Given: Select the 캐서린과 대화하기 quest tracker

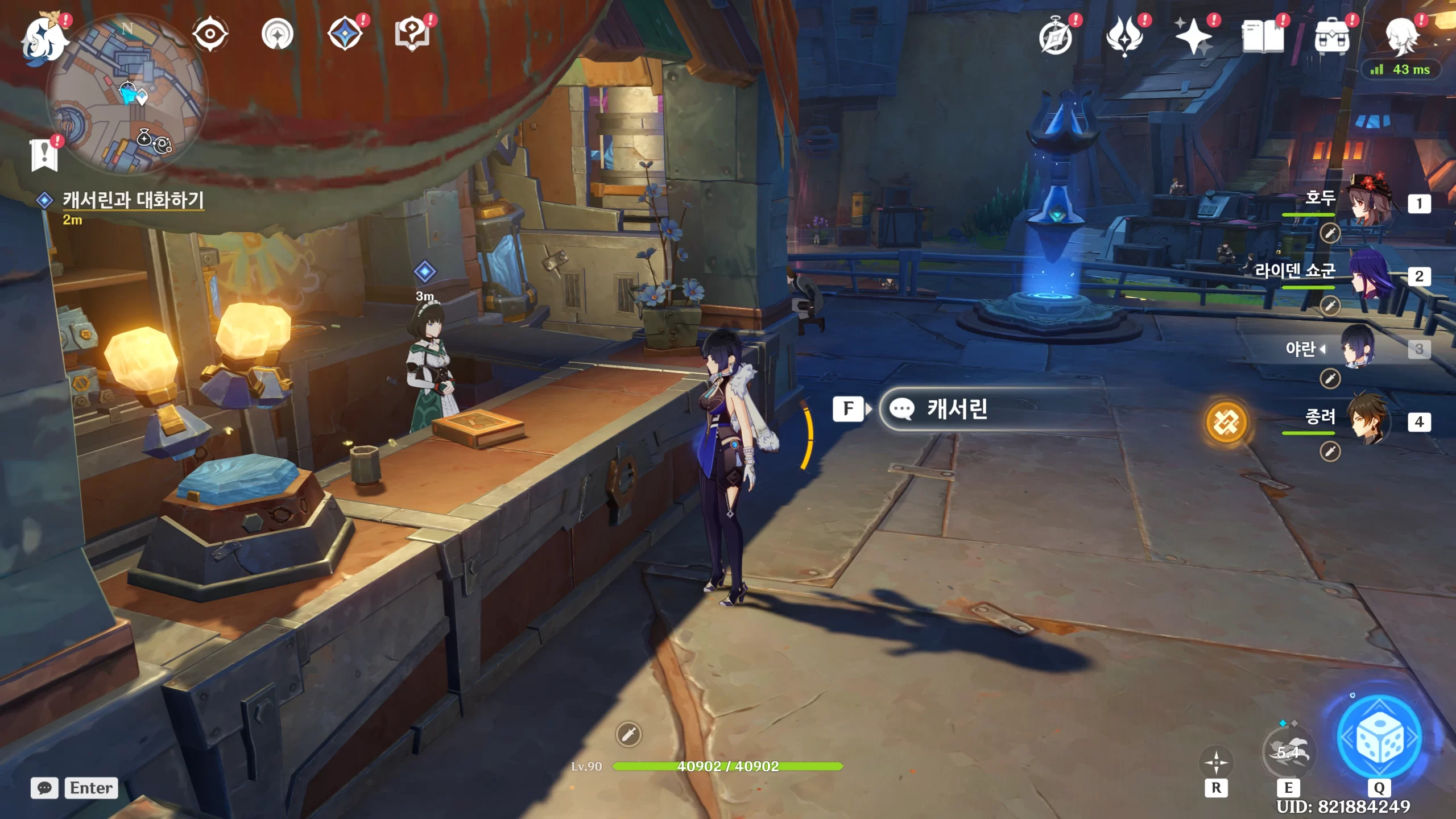Looking at the screenshot, I should coord(133,200).
